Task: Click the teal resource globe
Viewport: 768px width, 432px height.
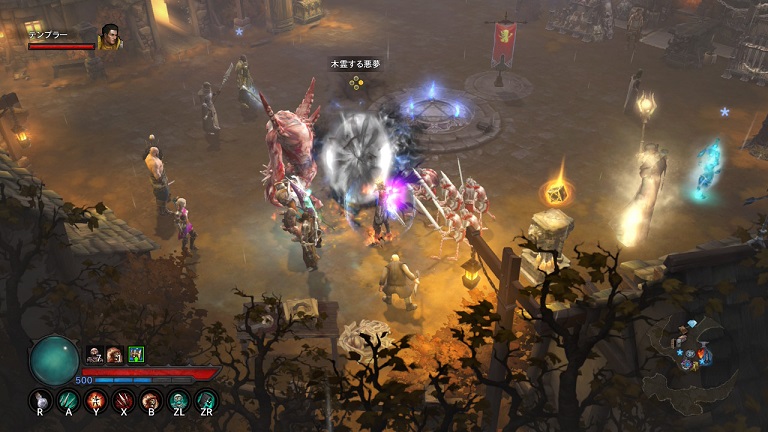Action: tap(54, 360)
